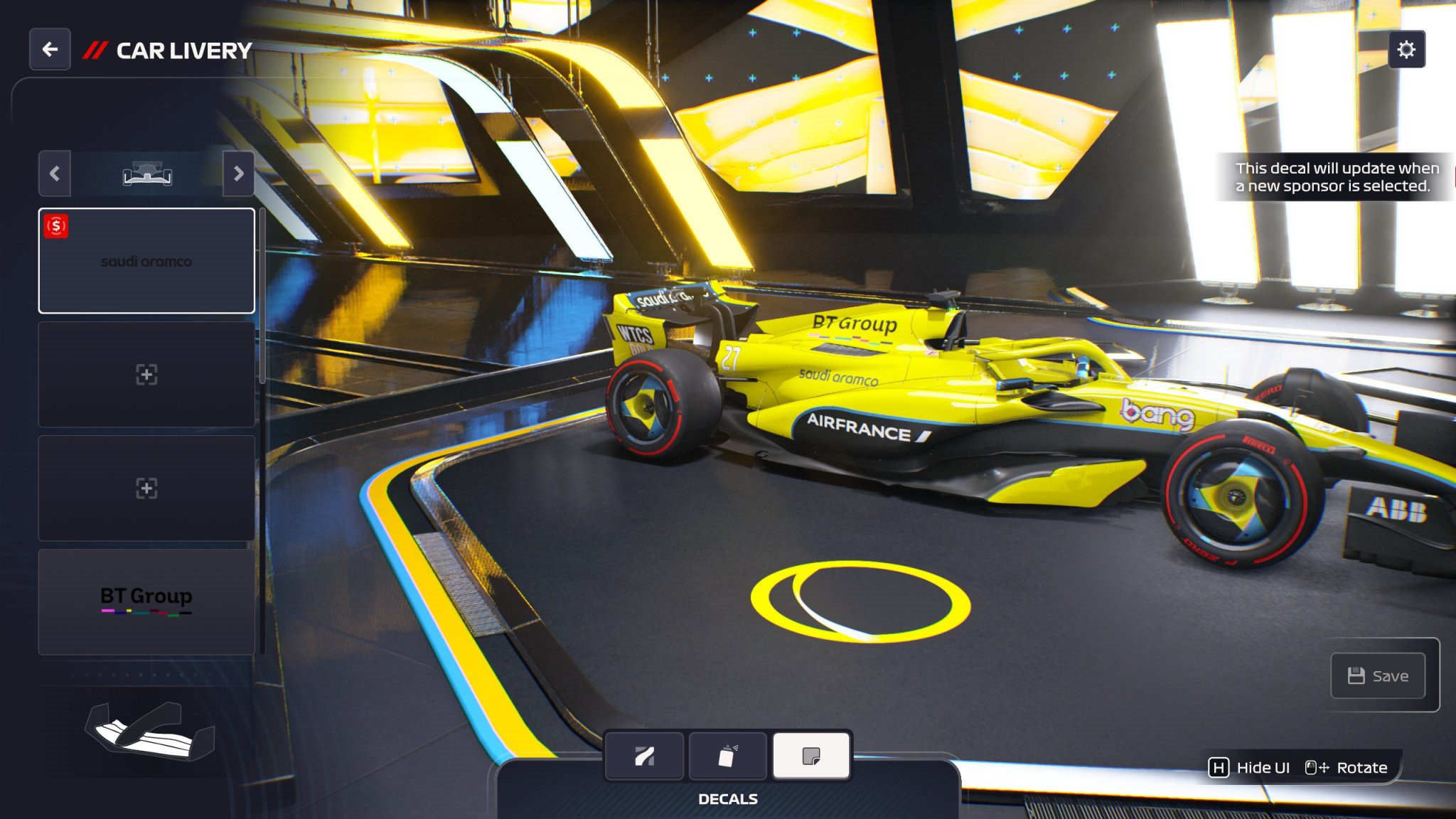1456x819 pixels.
Task: Switch to the DECALS tab
Action: (727, 798)
